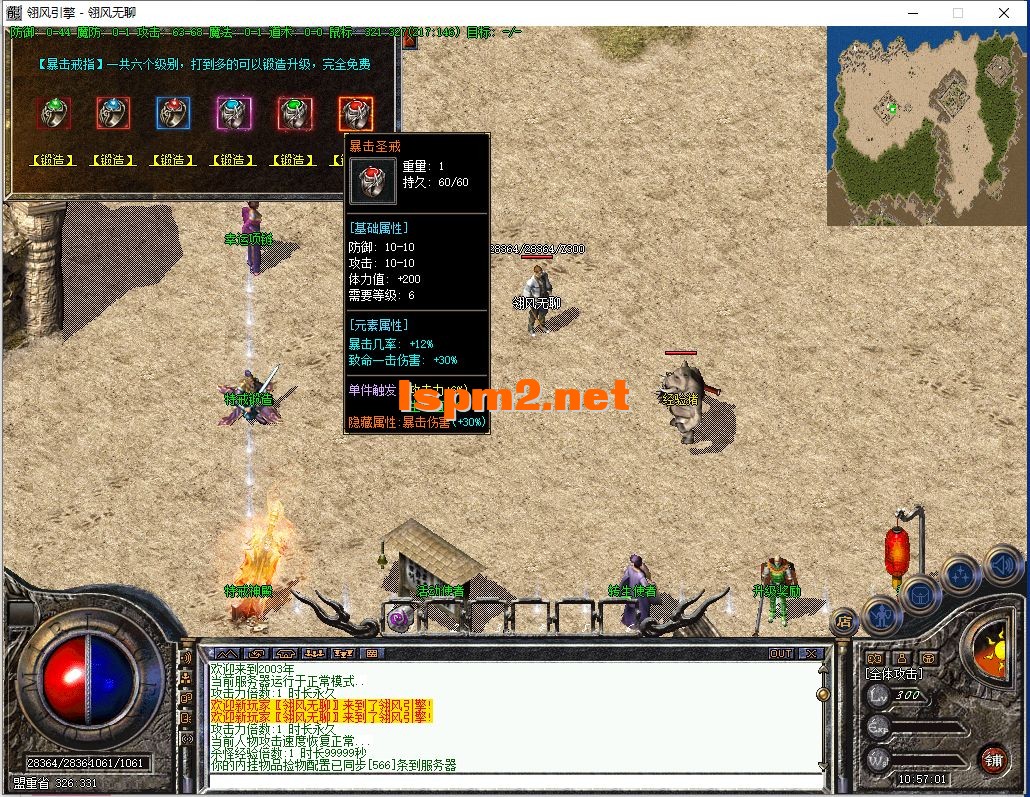Open the 店 shop button
1030x797 pixels.
point(844,621)
